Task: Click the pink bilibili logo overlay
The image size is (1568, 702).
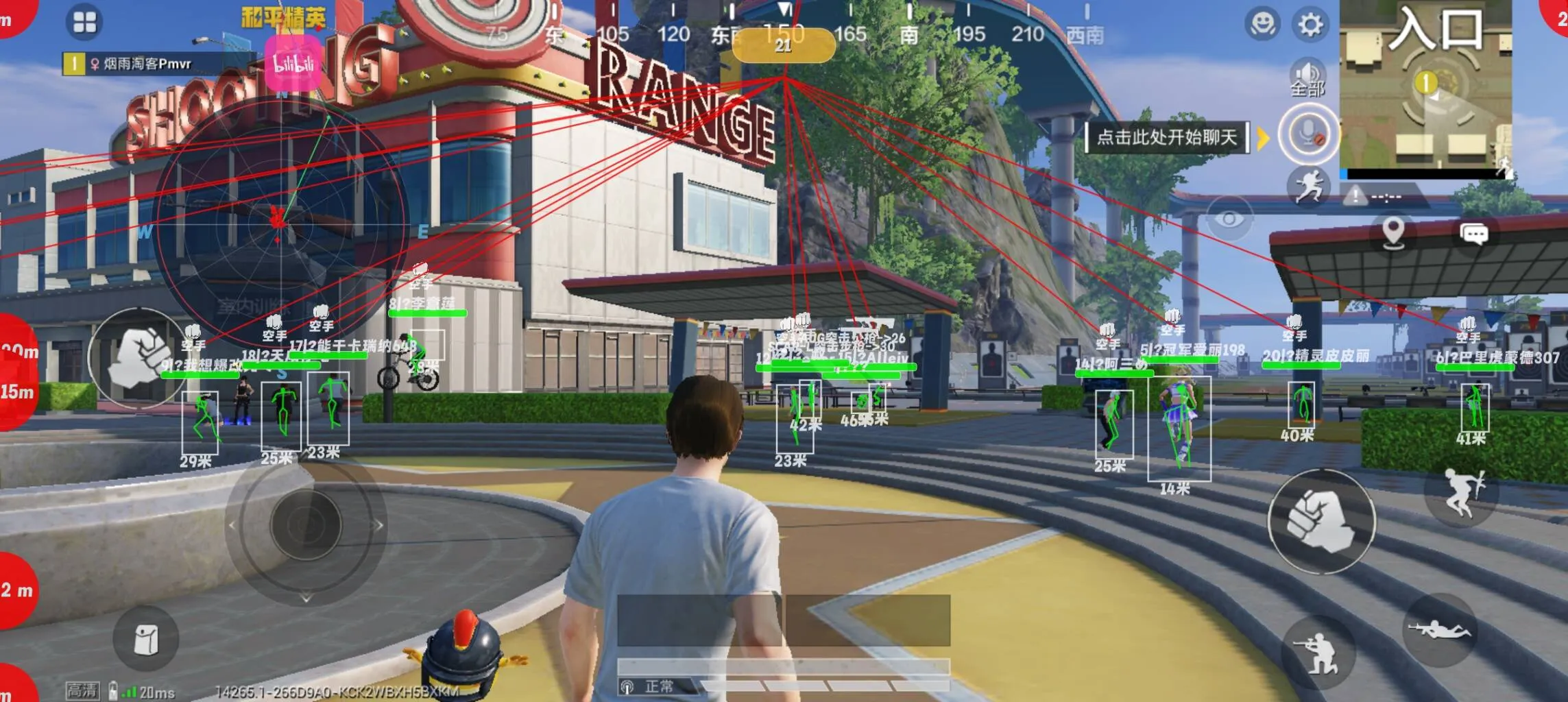Action: coord(293,63)
